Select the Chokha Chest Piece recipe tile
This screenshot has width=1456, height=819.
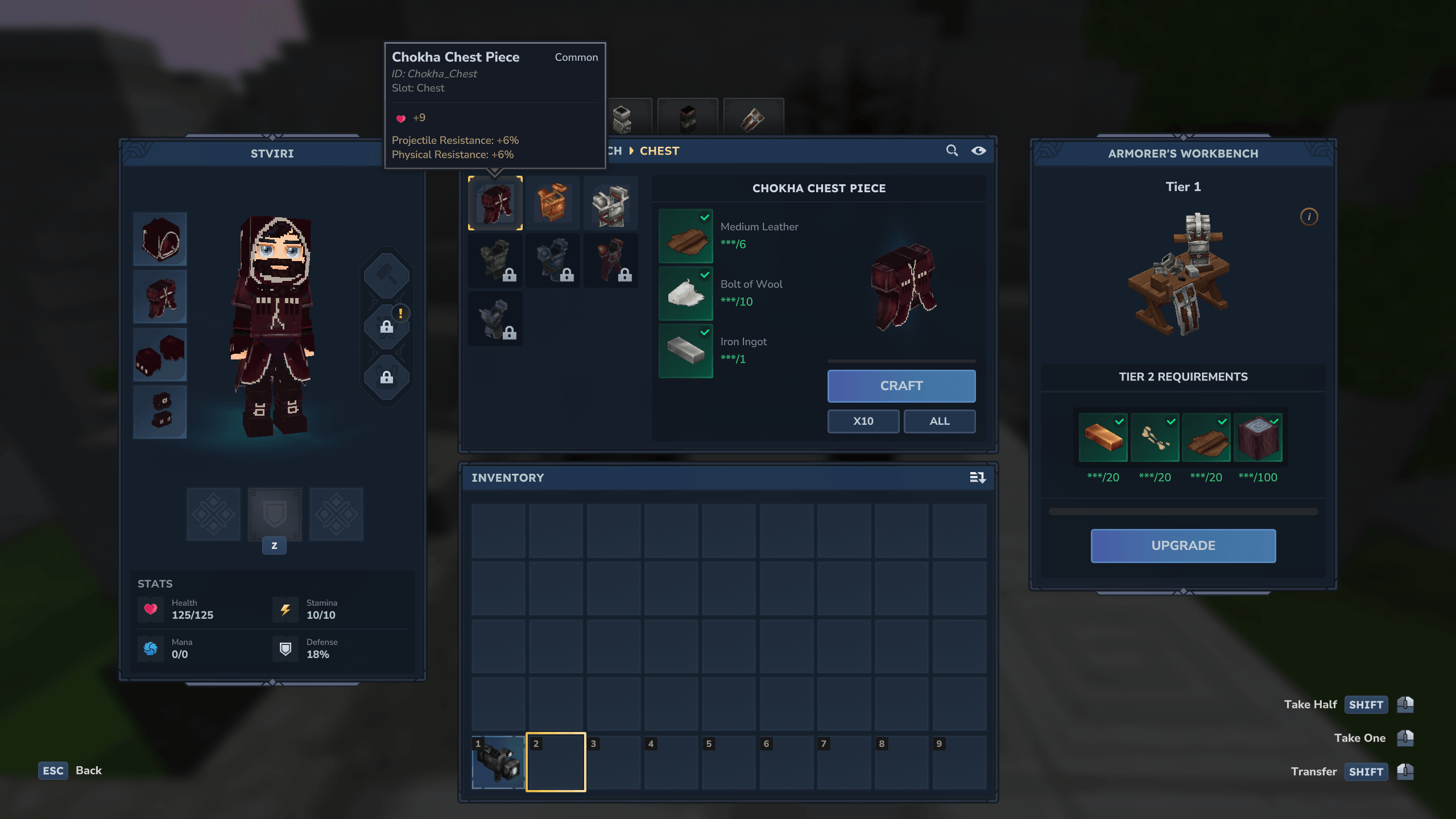(495, 203)
